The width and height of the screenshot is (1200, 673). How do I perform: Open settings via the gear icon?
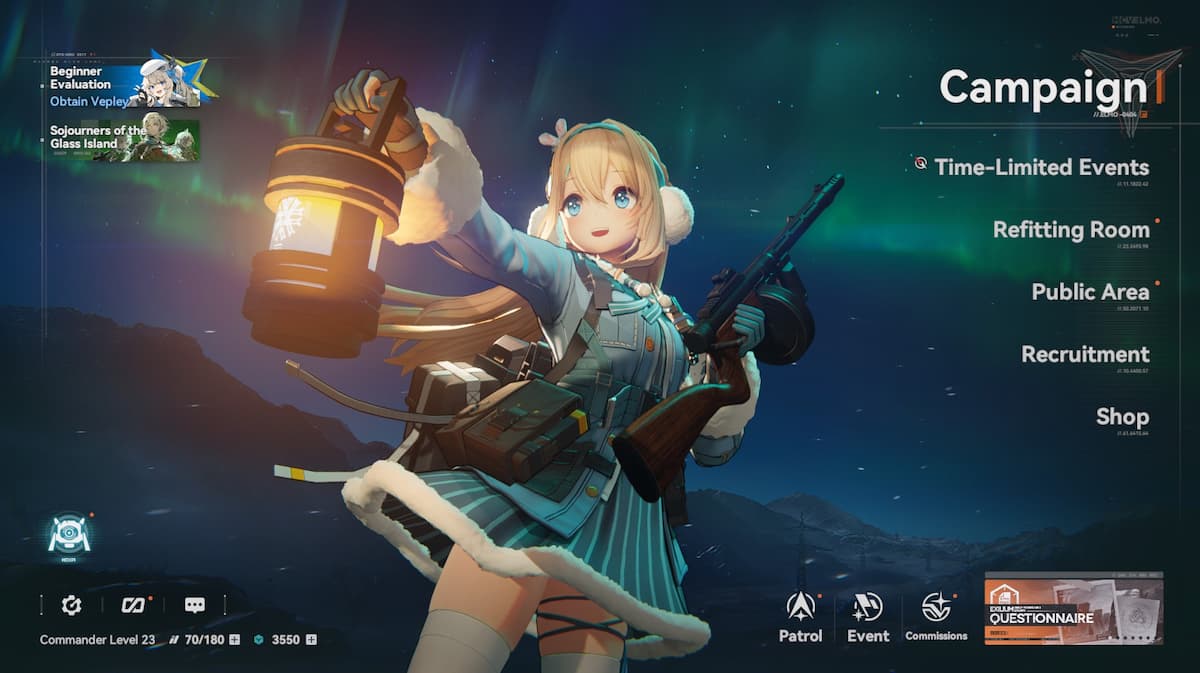coord(71,605)
